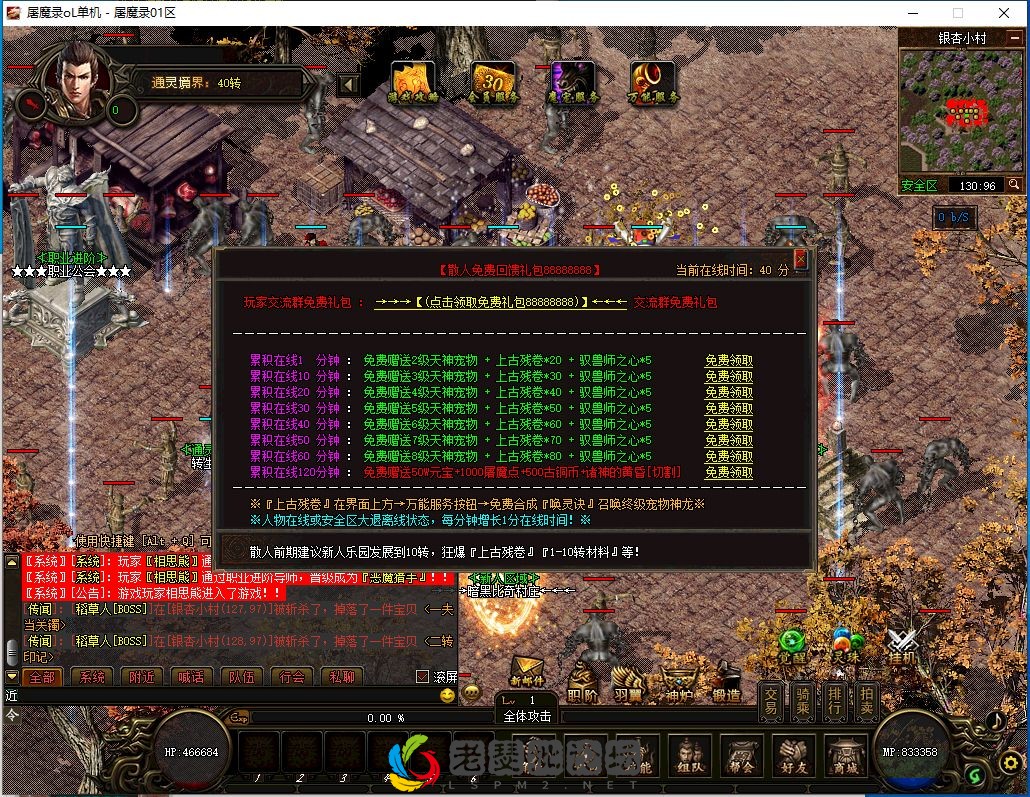Open the gear settings button
Viewport: 1030px width, 797px height.
coord(1010,763)
